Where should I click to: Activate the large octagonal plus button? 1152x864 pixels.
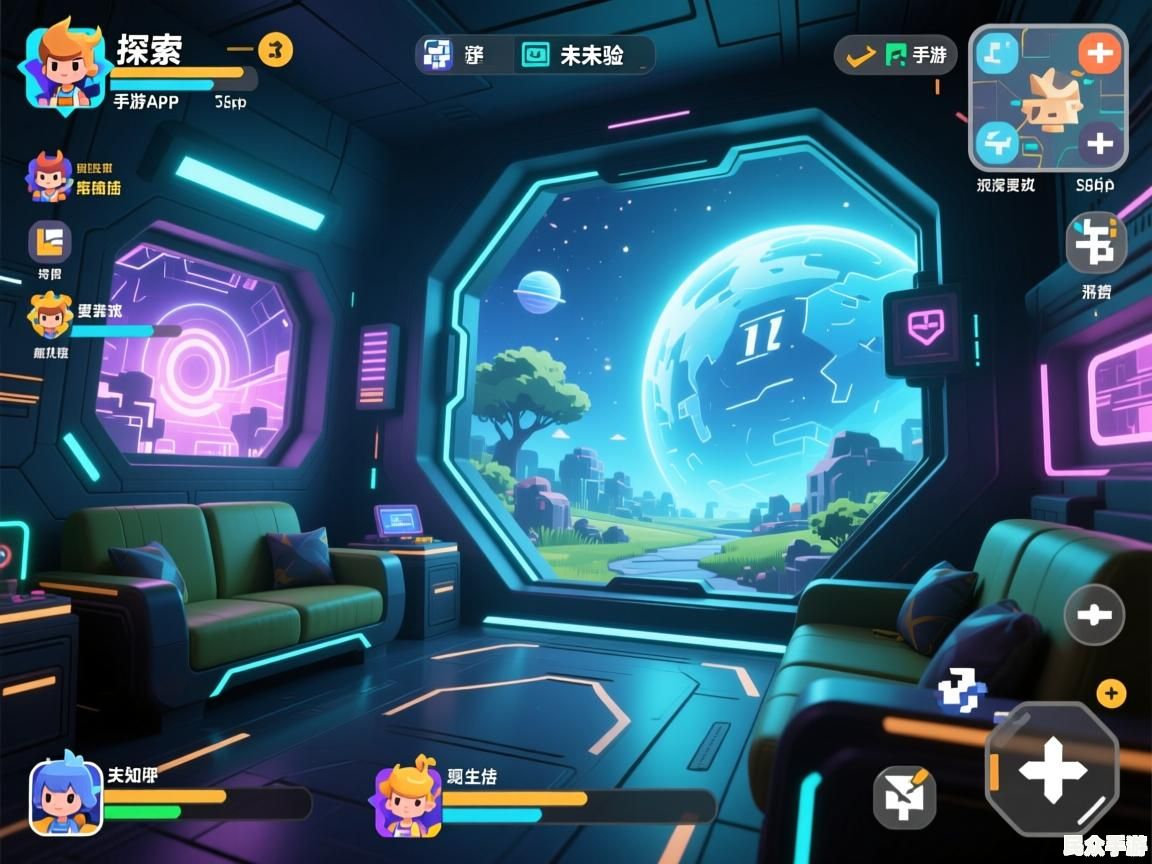point(1051,770)
